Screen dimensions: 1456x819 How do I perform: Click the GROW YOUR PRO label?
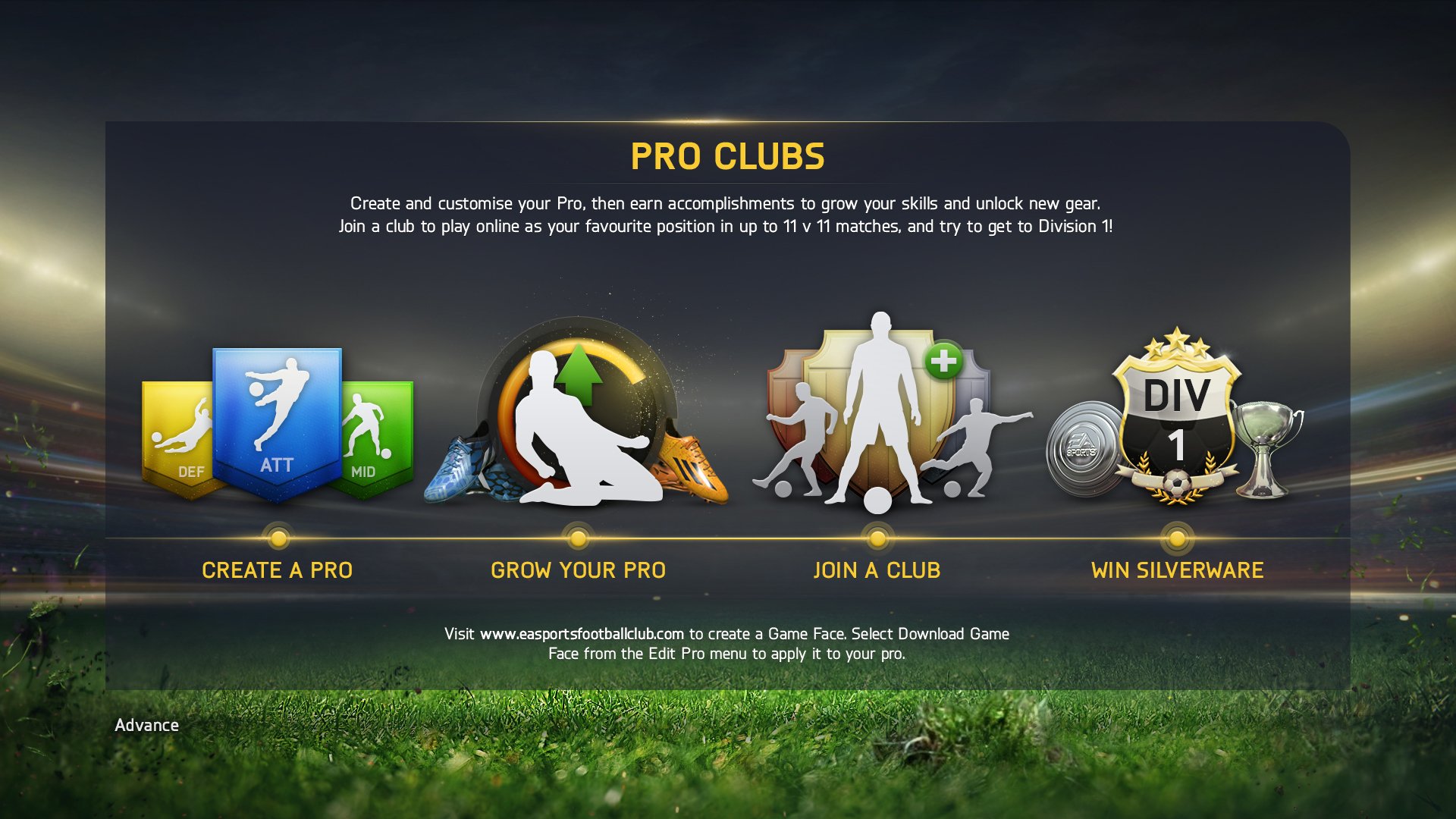click(x=579, y=570)
